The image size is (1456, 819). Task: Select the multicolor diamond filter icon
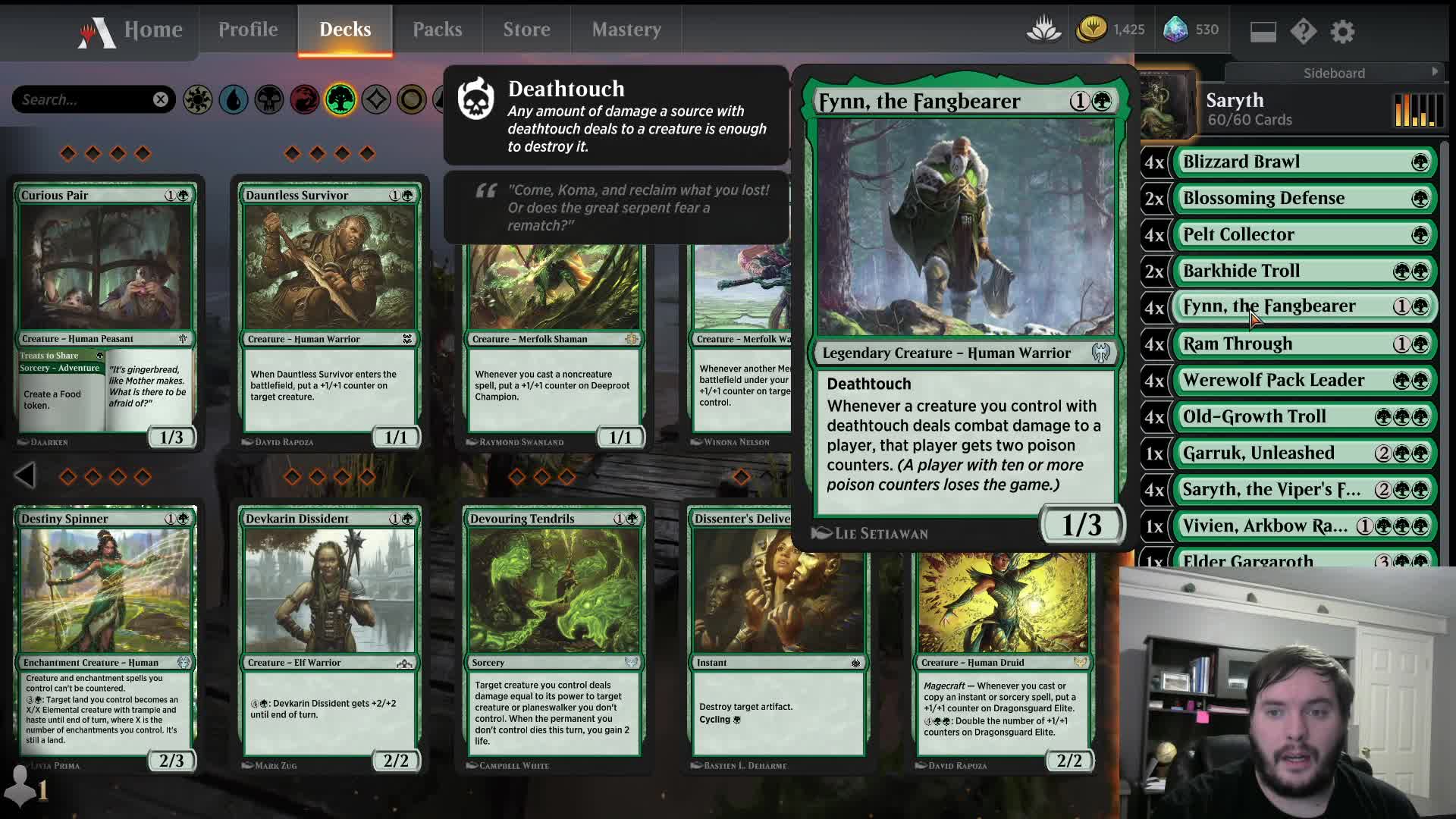point(375,99)
